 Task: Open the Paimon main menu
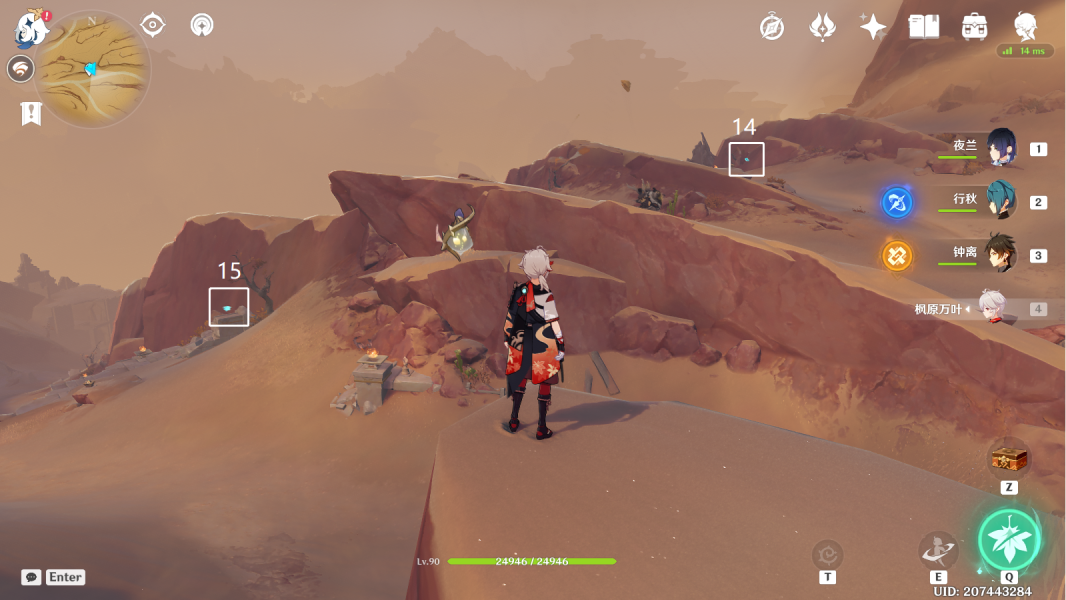coord(32,28)
